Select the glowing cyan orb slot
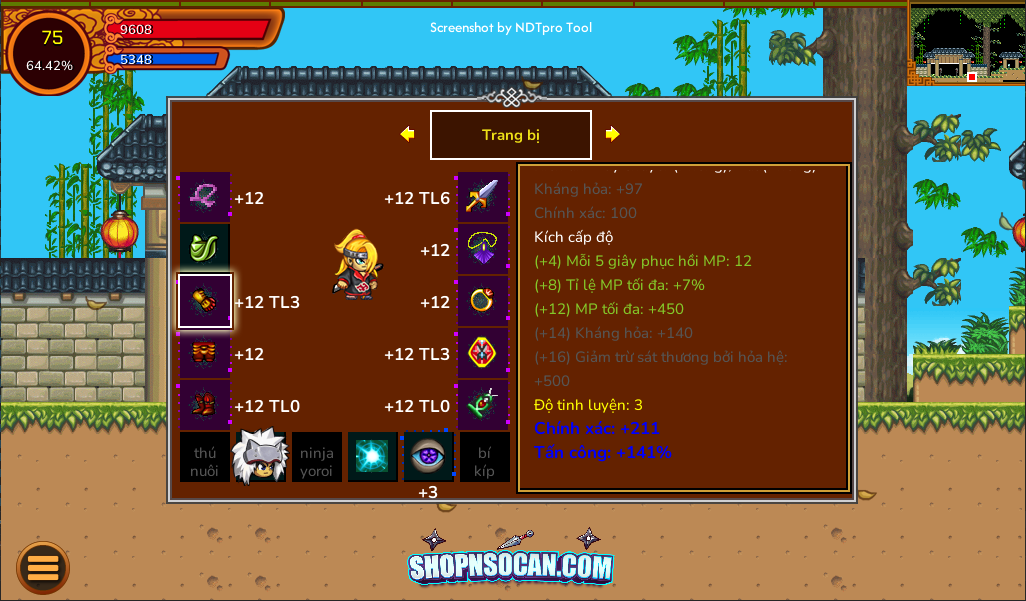Viewport: 1026px width, 601px height. point(372,457)
